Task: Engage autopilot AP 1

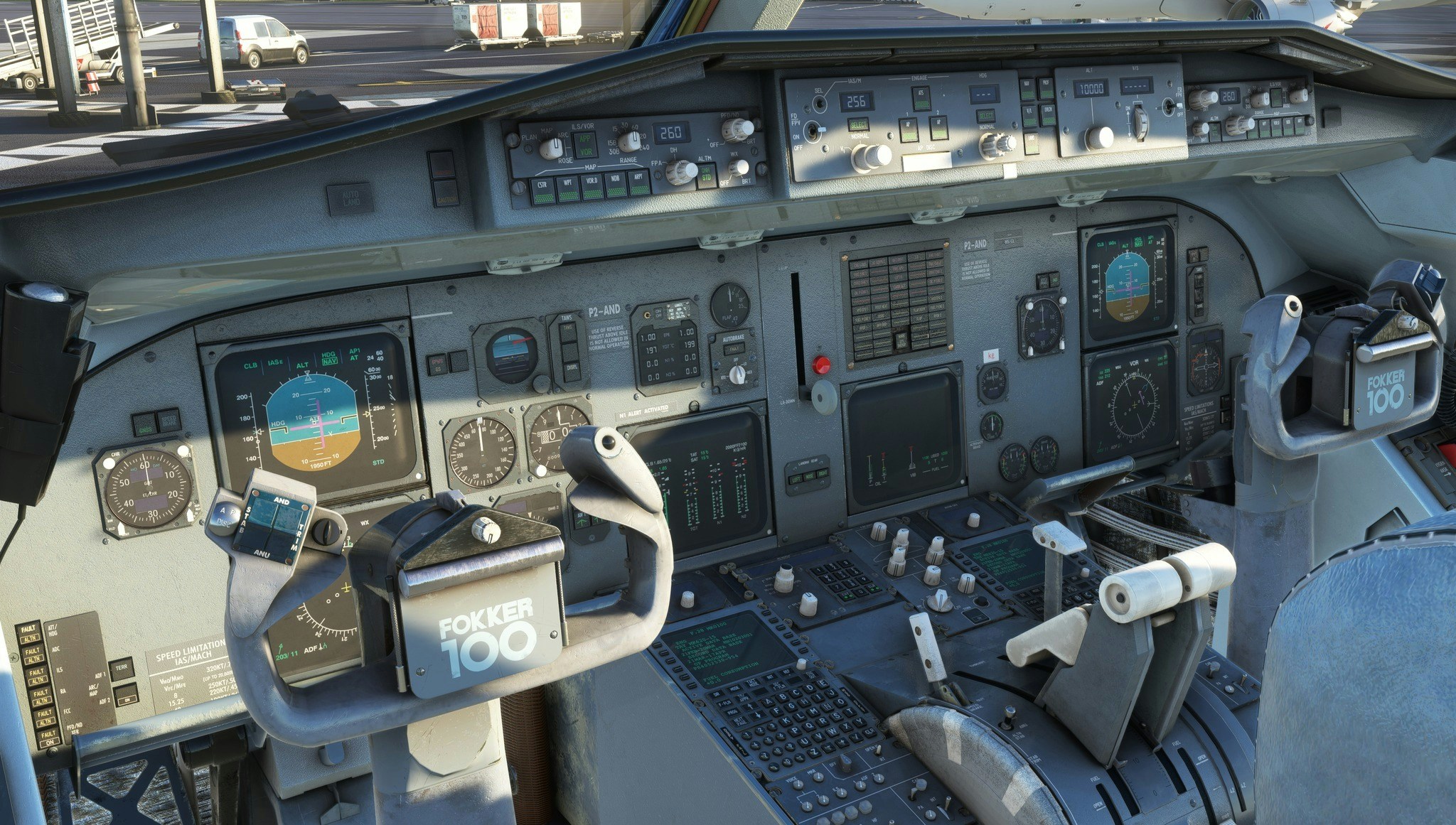Action: pyautogui.click(x=908, y=129)
